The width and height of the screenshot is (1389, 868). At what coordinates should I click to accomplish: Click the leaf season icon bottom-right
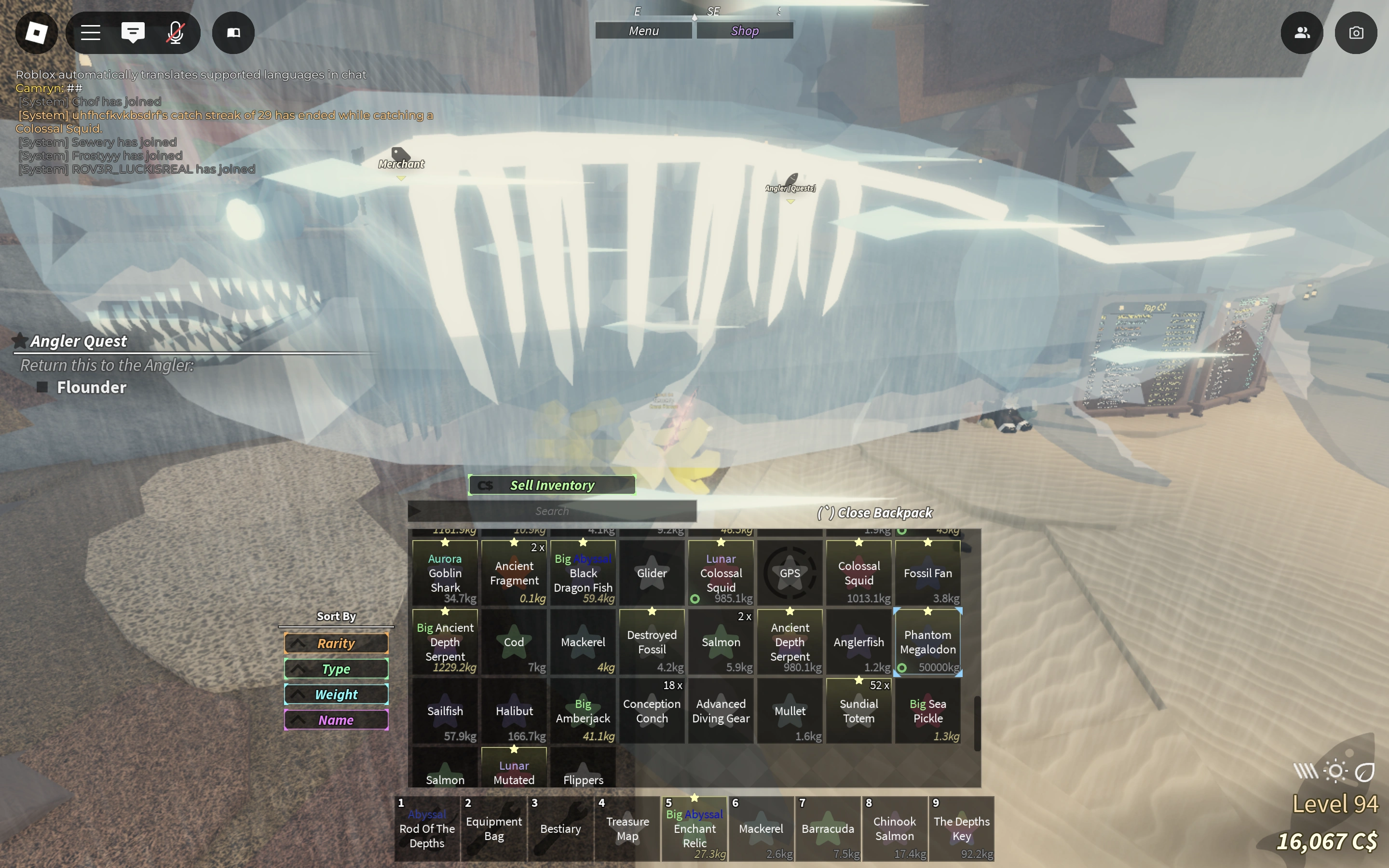[1365, 771]
